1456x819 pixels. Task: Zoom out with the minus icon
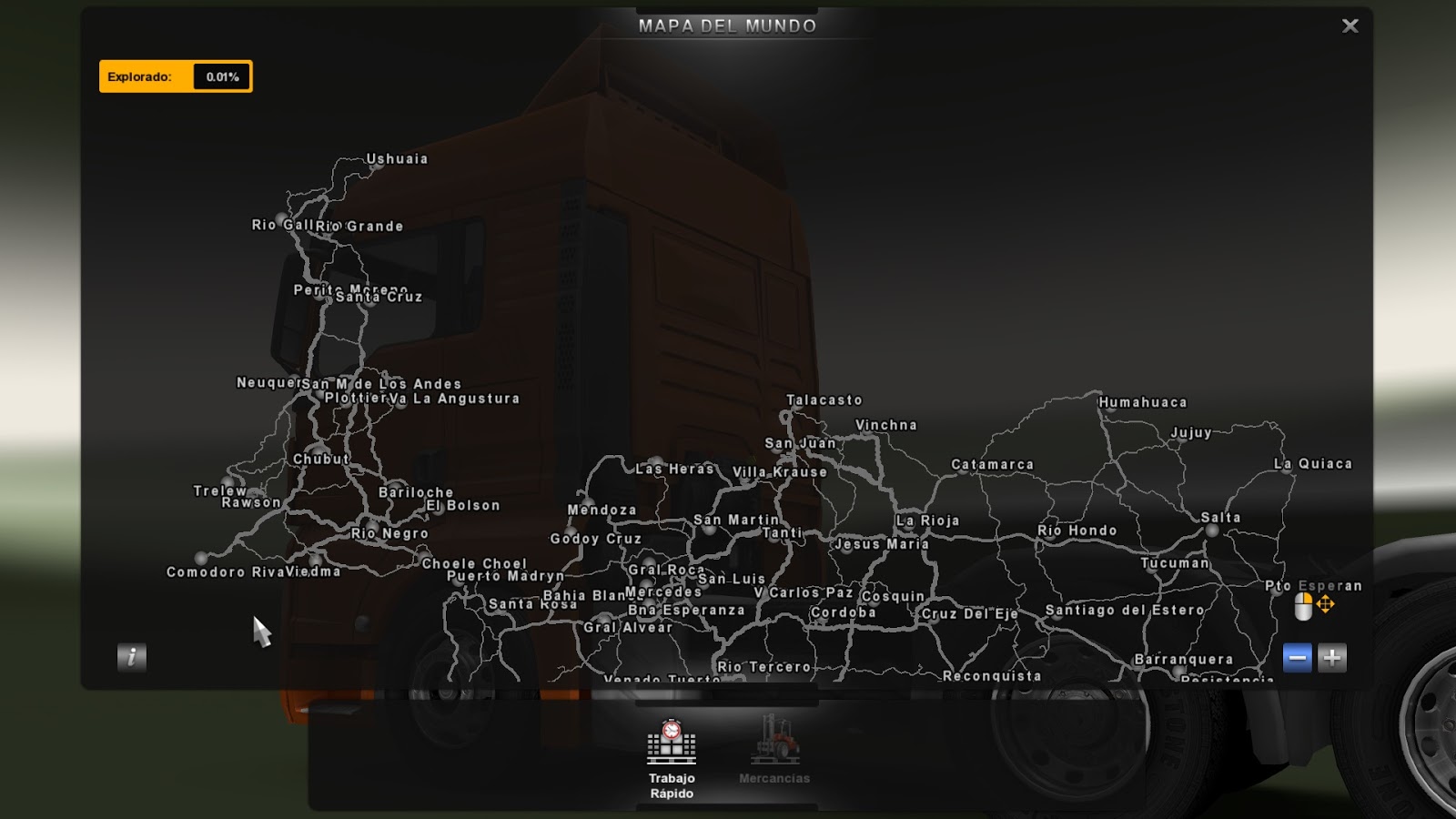pyautogui.click(x=1296, y=657)
